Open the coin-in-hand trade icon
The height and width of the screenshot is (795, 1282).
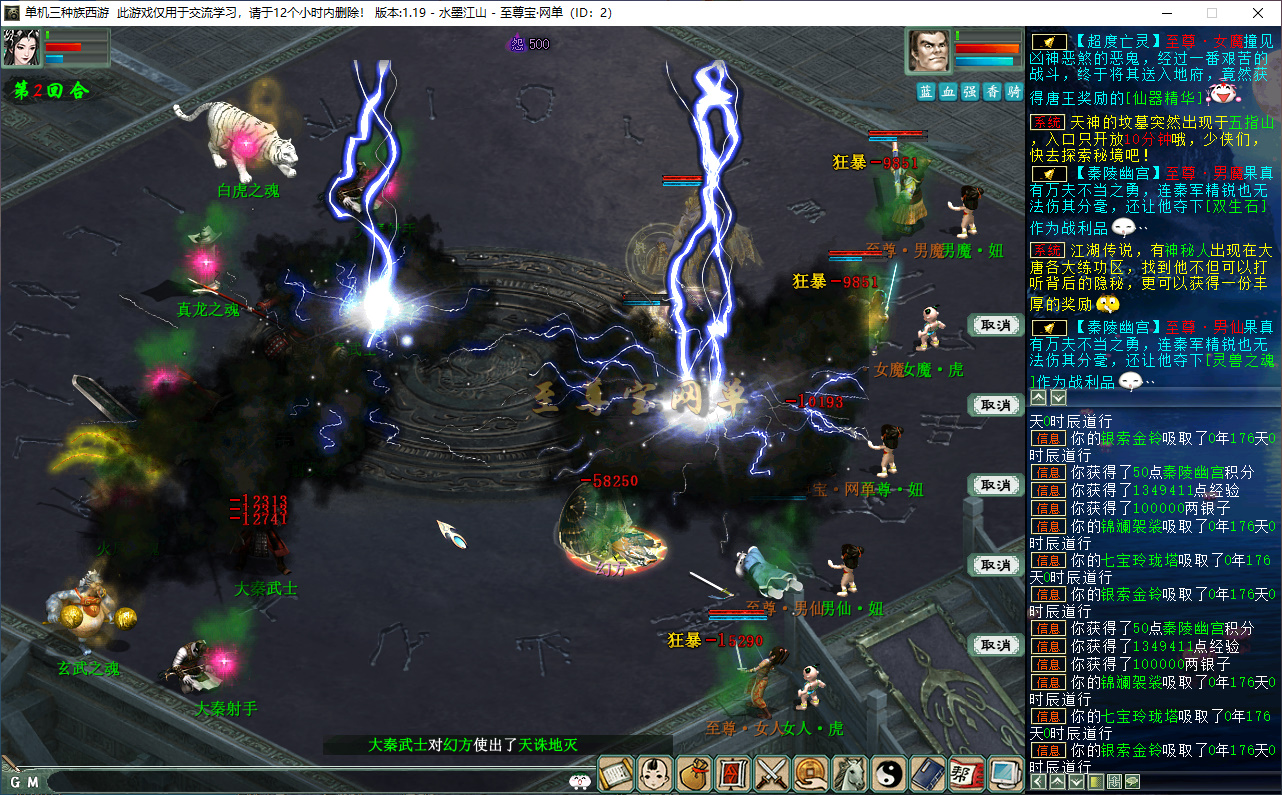point(811,773)
